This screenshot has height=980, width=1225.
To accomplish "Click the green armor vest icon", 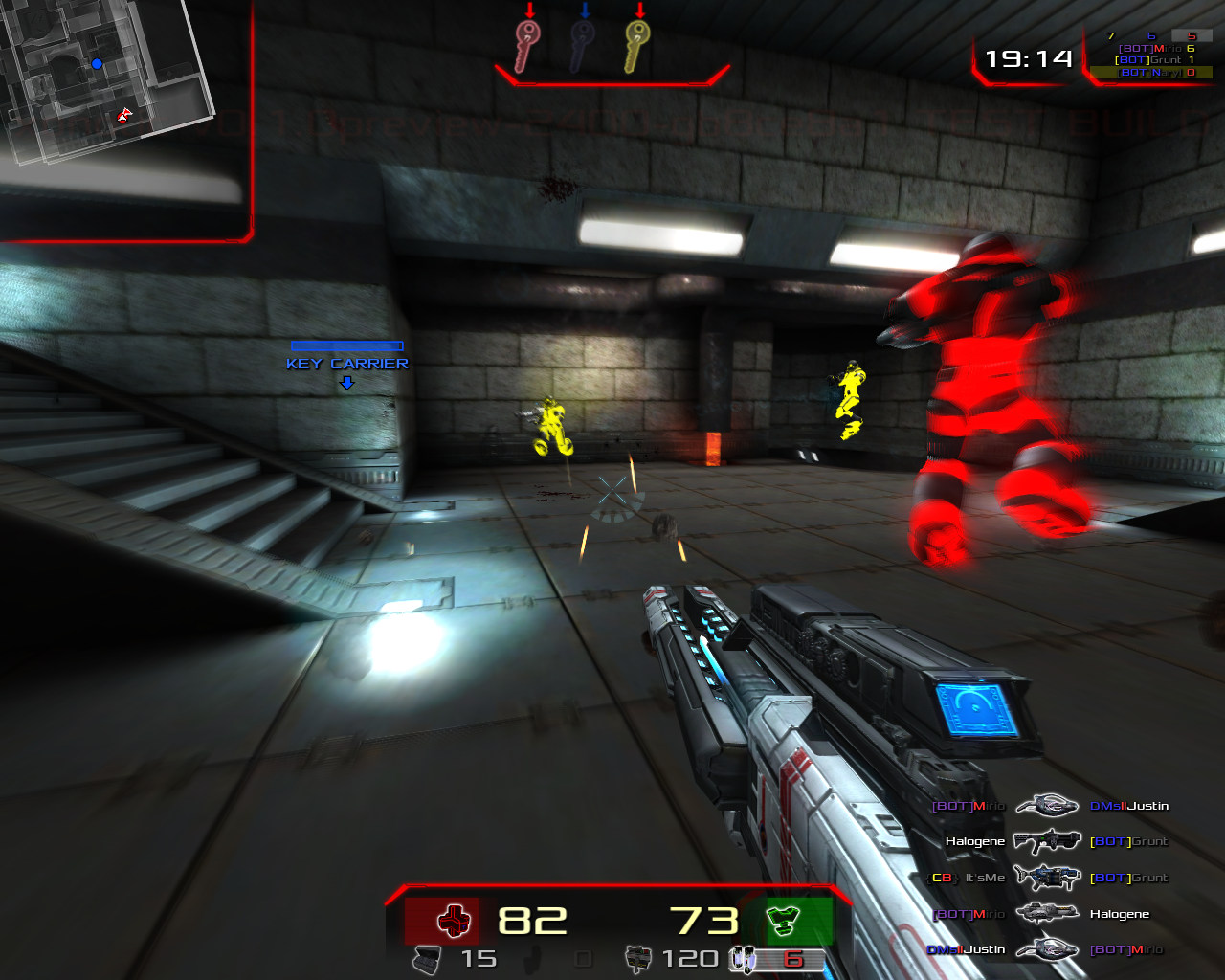I will point(787,922).
